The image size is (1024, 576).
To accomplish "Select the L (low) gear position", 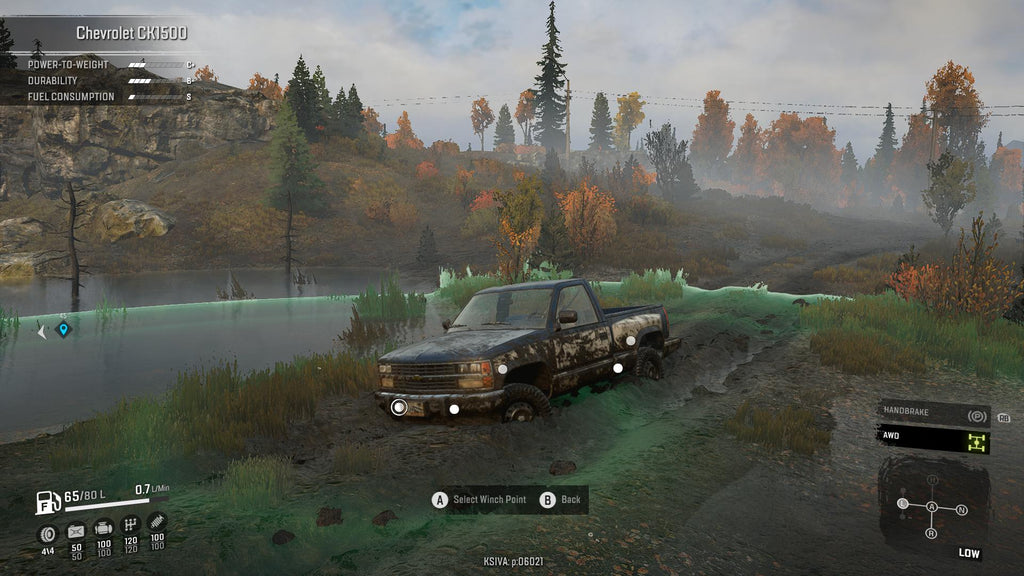I will click(x=903, y=503).
